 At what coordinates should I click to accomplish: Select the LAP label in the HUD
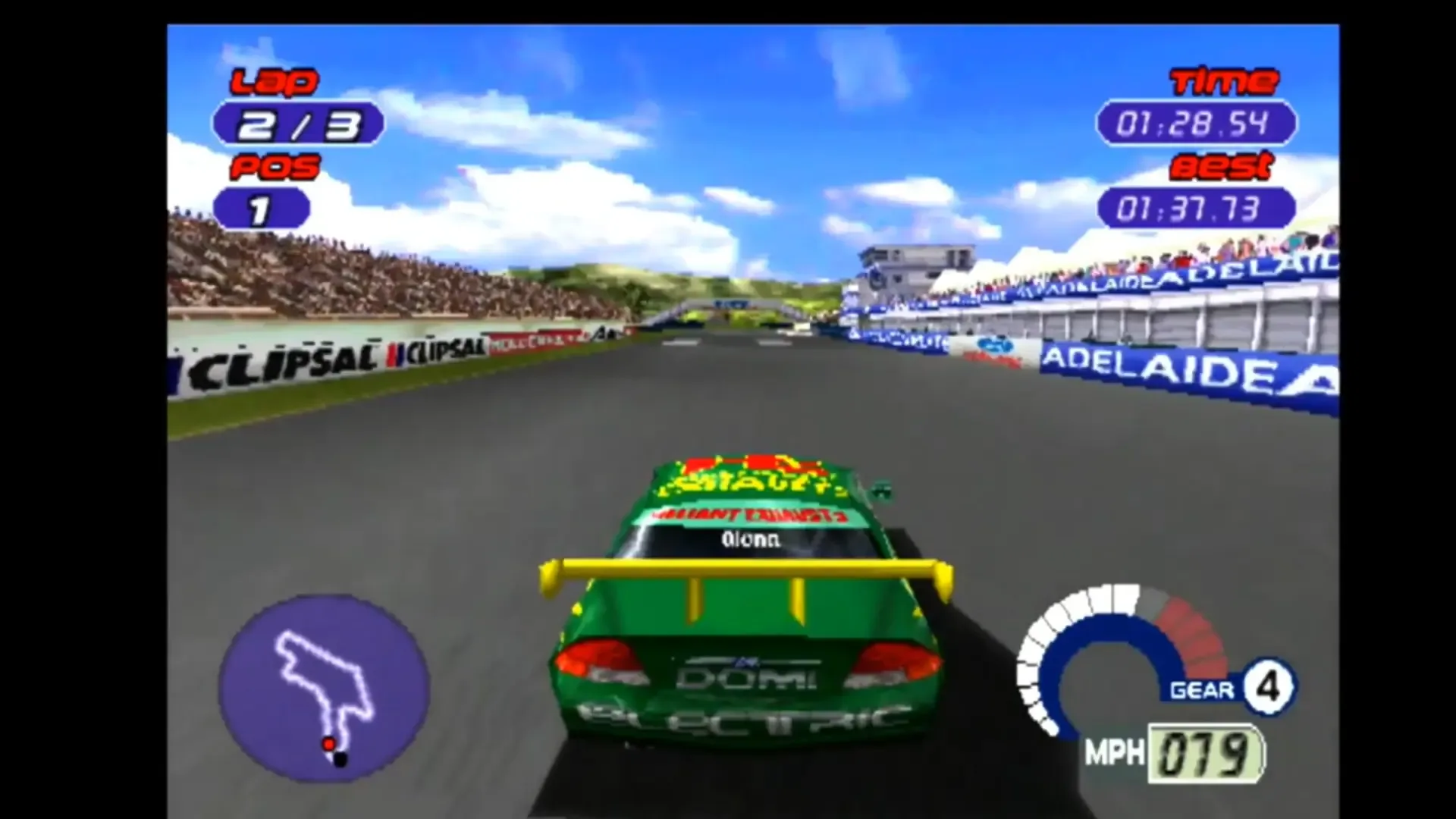tap(275, 82)
